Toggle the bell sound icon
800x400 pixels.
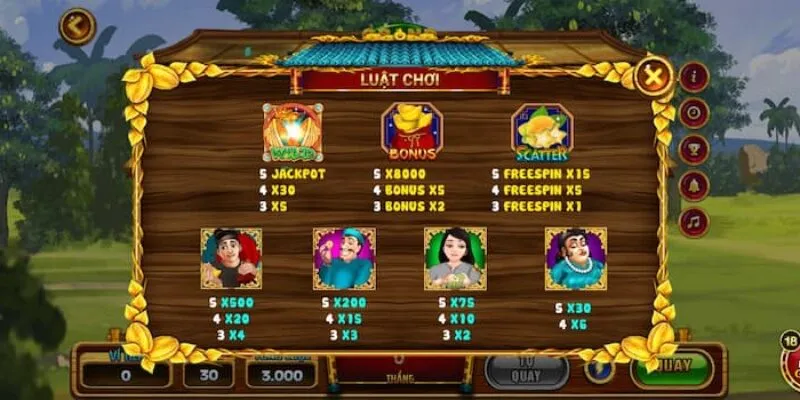[694, 185]
